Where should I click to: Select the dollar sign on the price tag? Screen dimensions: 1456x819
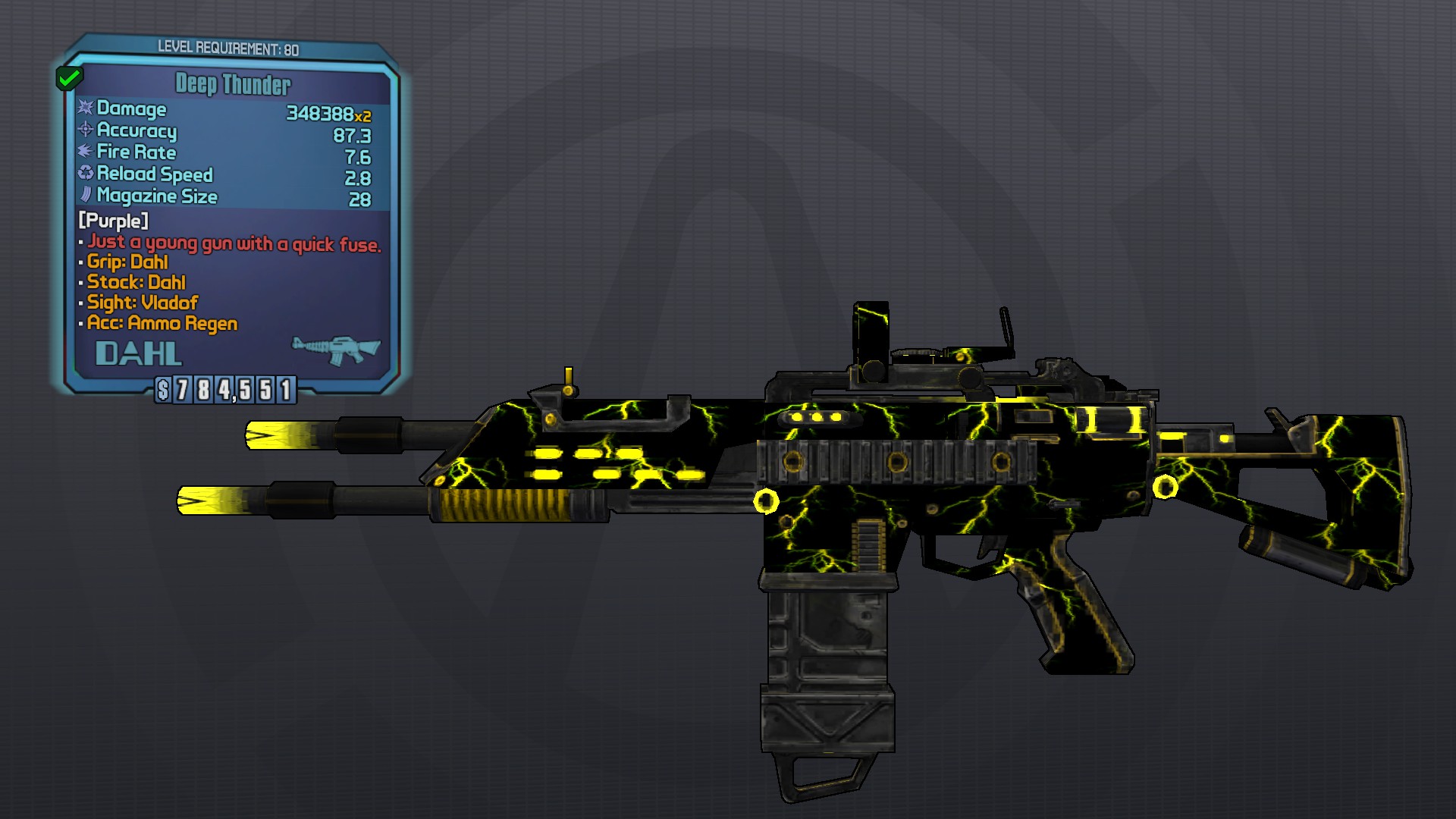162,391
